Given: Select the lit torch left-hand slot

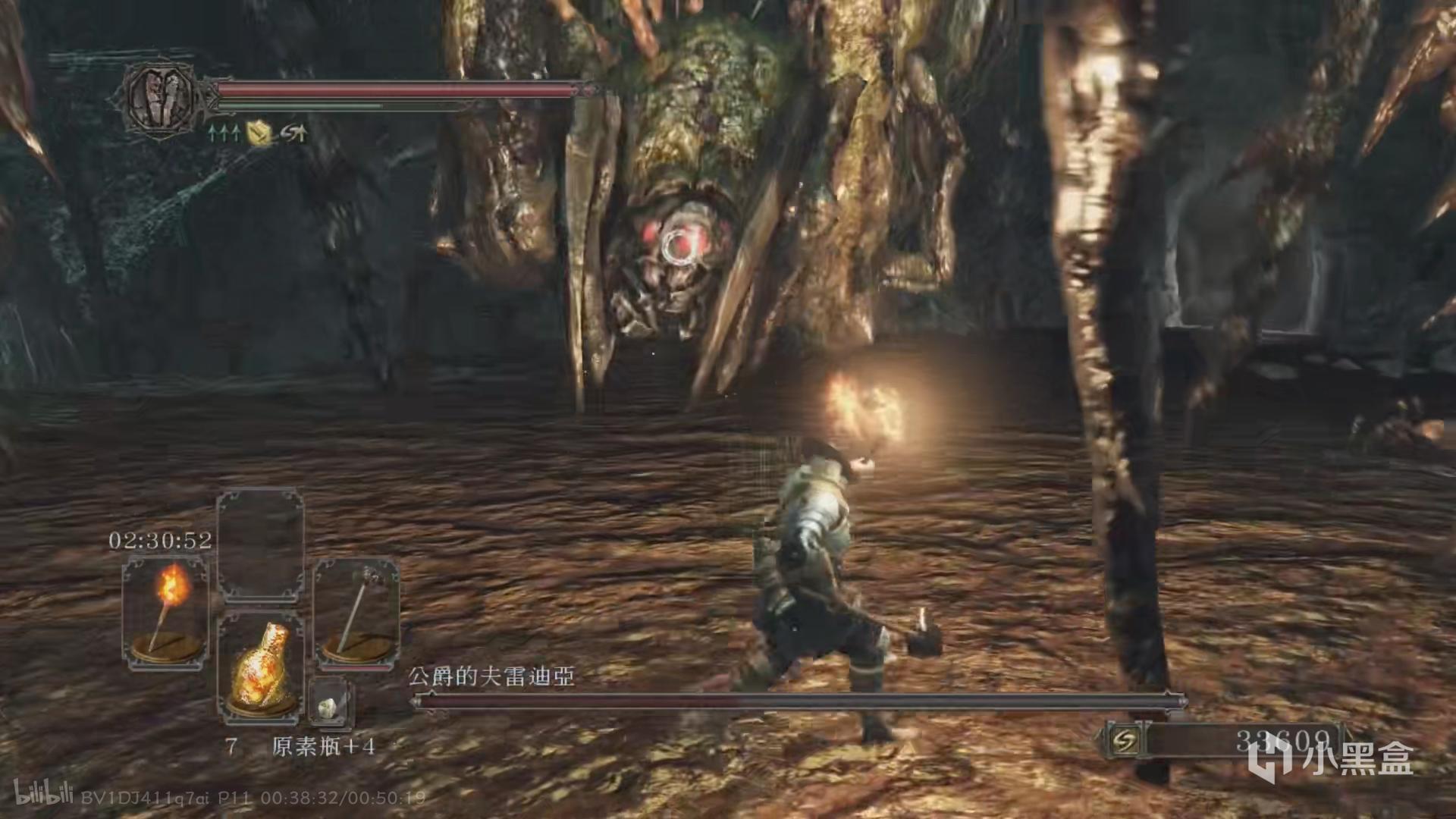Looking at the screenshot, I should (165, 612).
